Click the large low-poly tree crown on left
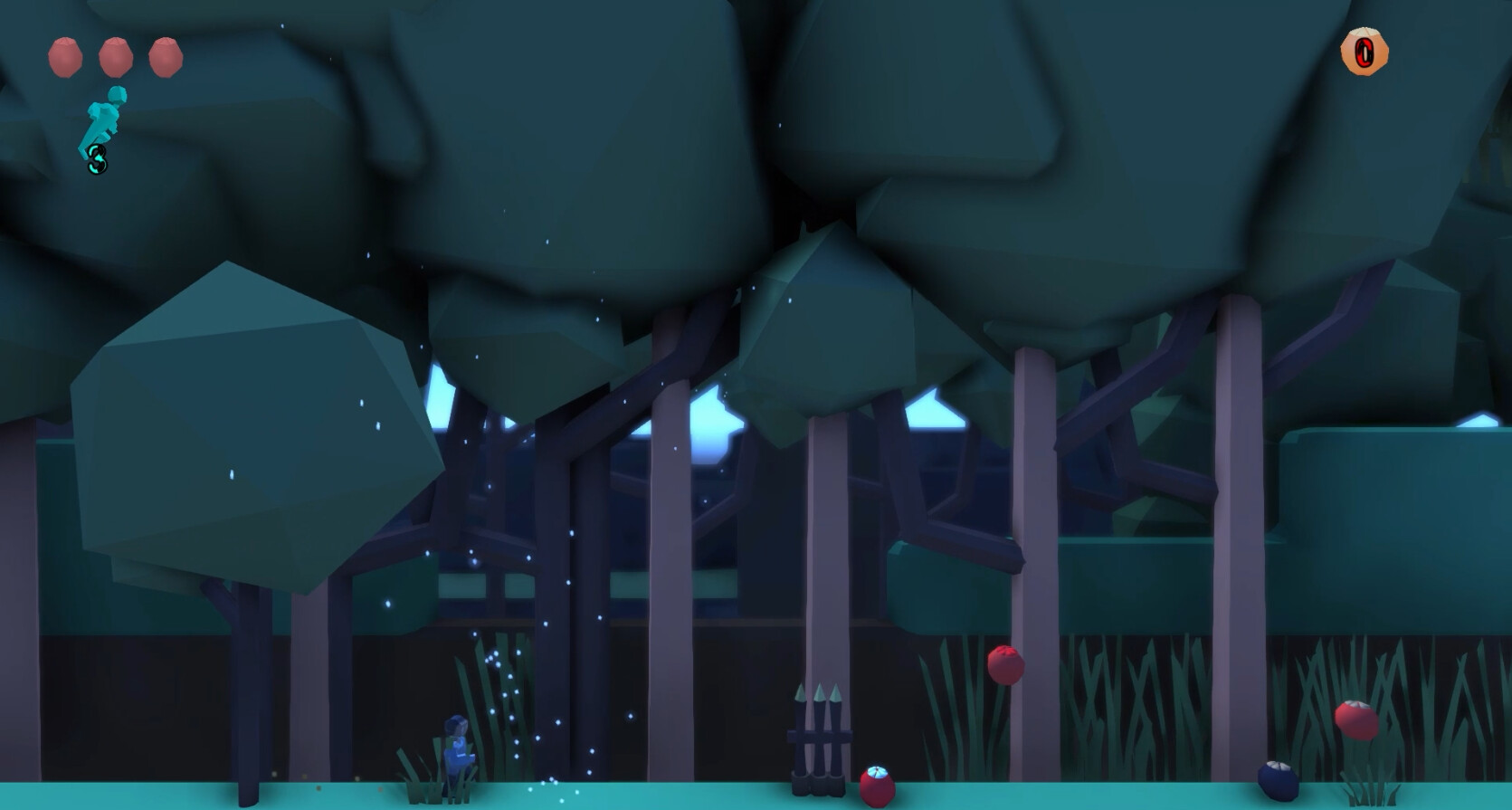1512x810 pixels. click(x=253, y=416)
